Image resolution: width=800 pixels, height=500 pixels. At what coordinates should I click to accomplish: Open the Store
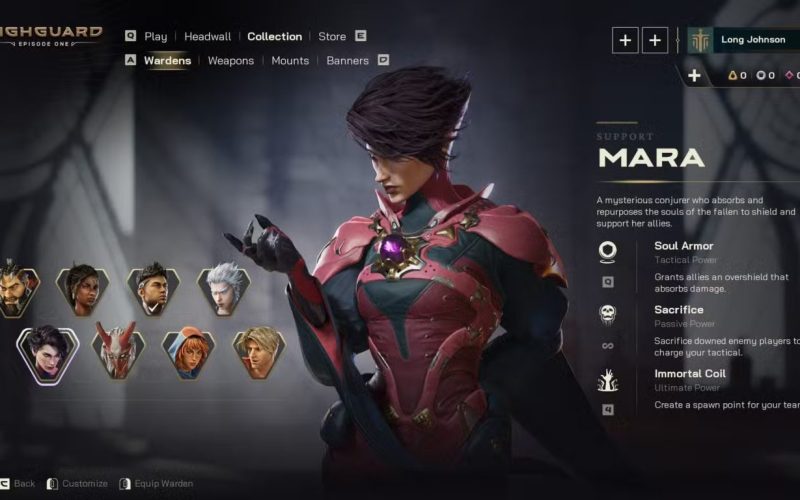click(x=332, y=37)
